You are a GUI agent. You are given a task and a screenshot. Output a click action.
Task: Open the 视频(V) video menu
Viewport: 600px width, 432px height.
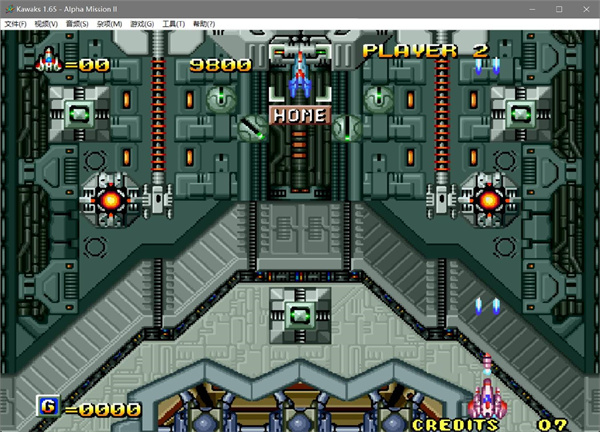click(x=46, y=23)
